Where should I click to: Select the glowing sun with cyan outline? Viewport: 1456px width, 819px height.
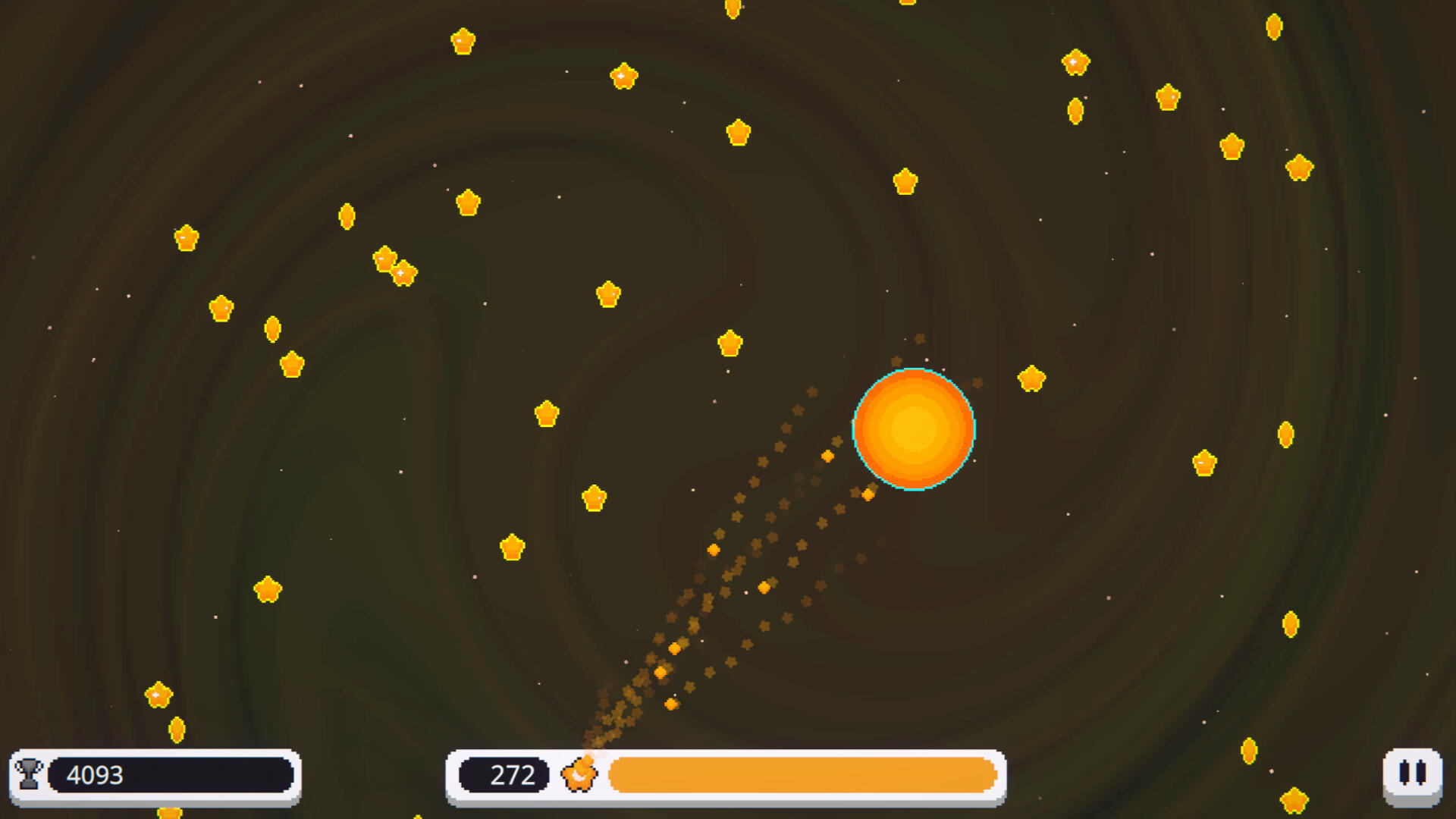tap(914, 430)
